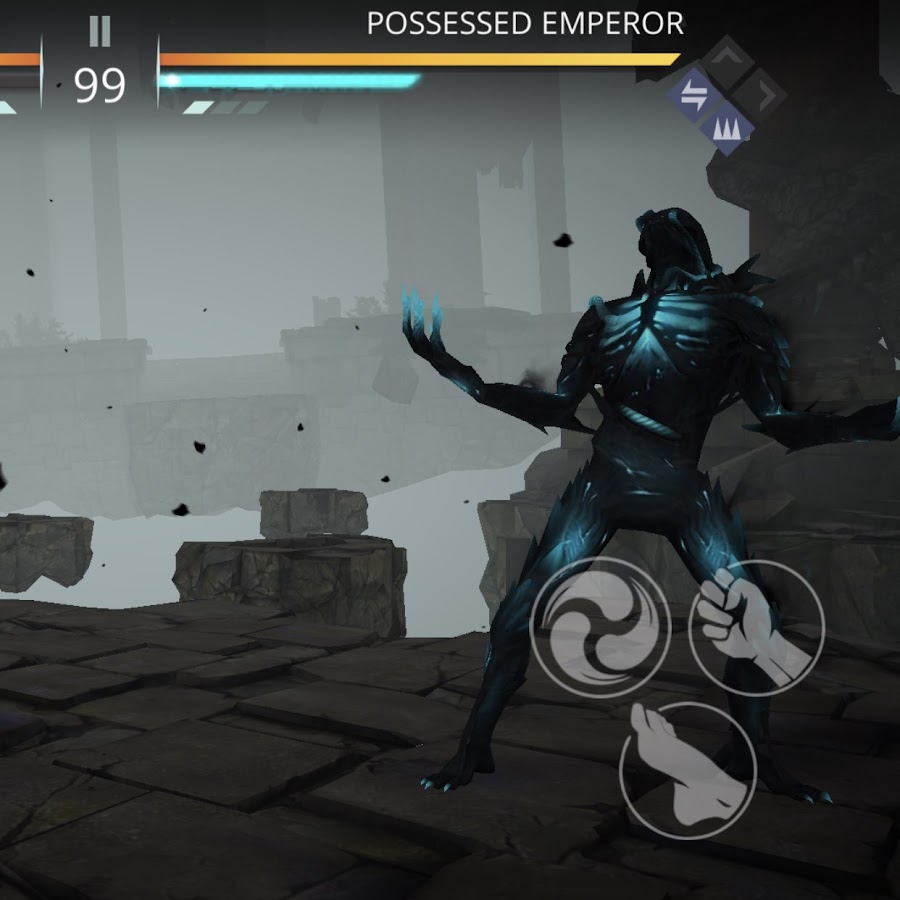Tap the fist punch attack button
The height and width of the screenshot is (900, 900).
pyautogui.click(x=756, y=627)
